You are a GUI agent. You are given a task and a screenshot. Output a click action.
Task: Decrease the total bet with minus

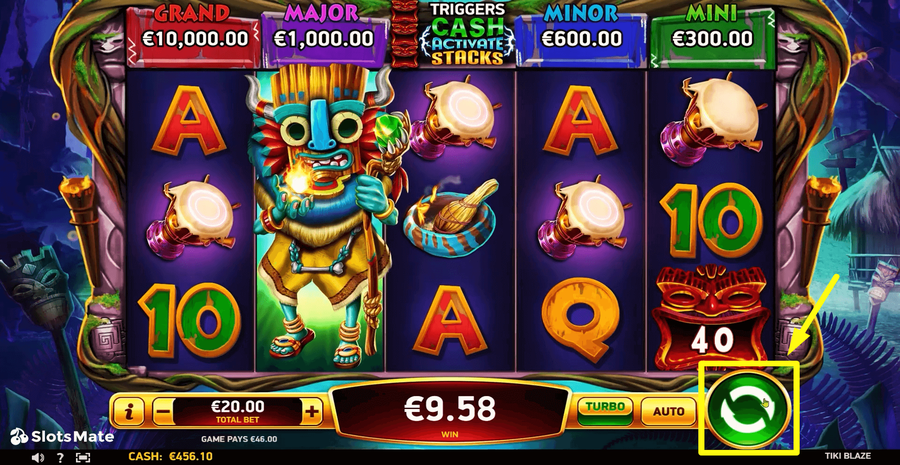pyautogui.click(x=162, y=411)
